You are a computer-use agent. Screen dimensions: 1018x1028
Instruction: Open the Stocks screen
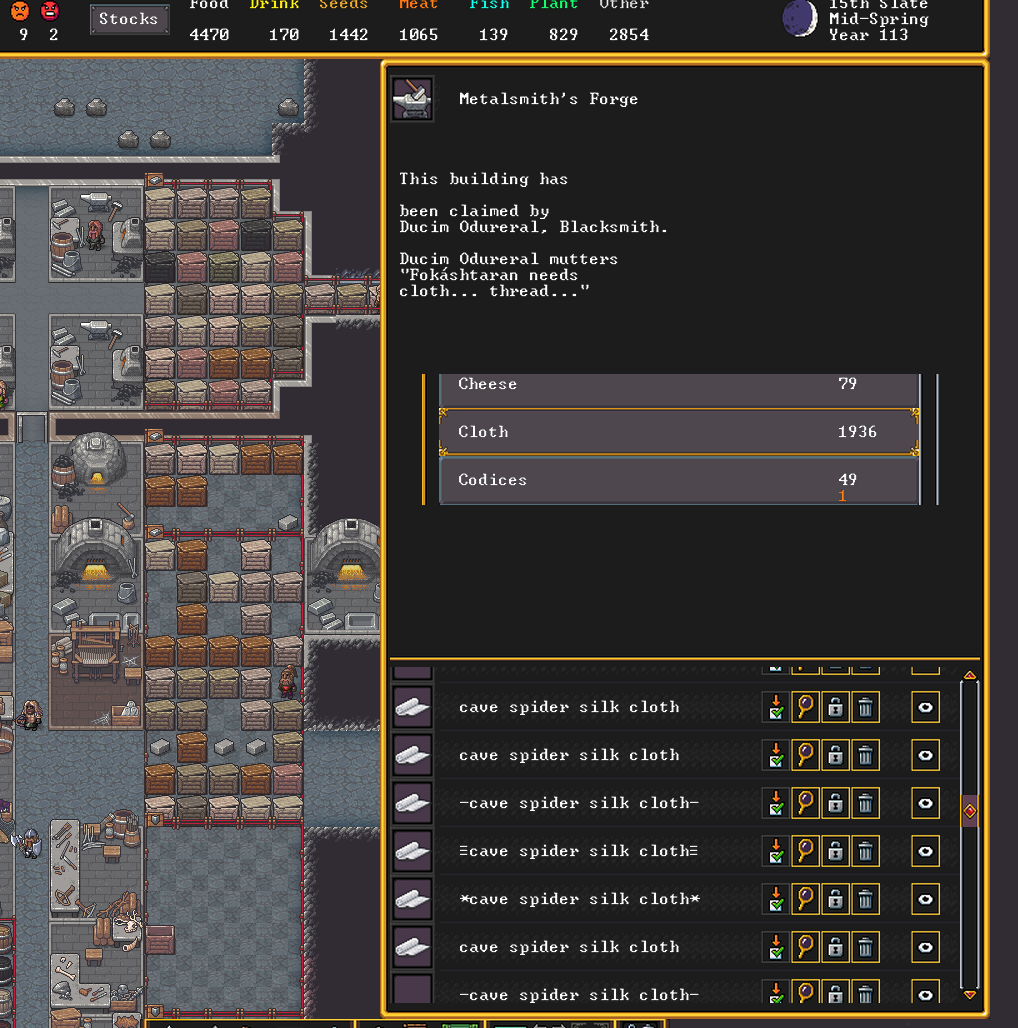click(x=129, y=19)
